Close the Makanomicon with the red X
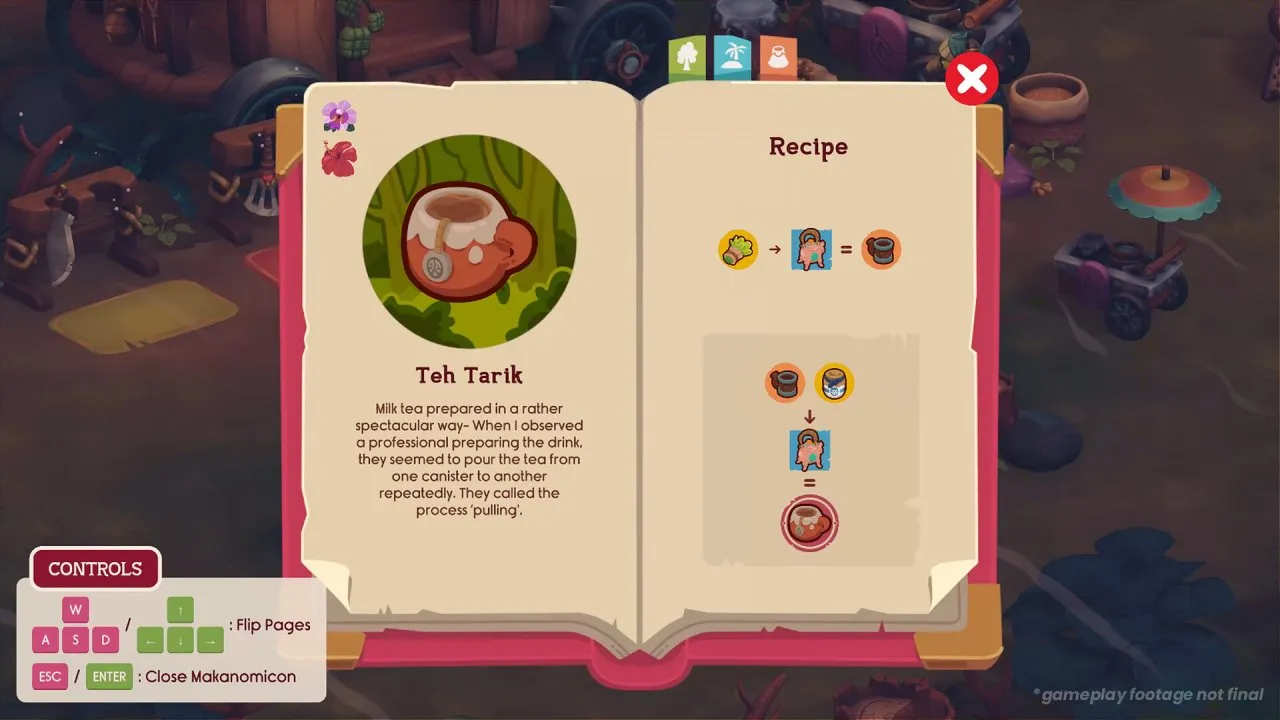 click(x=971, y=80)
